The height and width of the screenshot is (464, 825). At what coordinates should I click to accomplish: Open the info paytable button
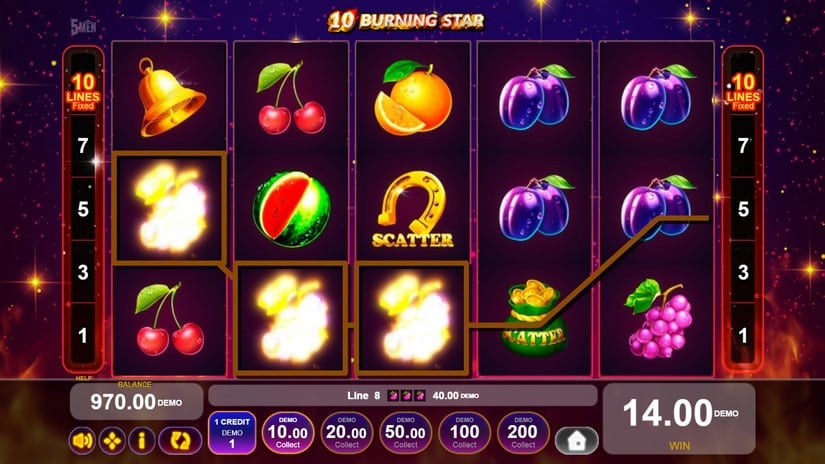(141, 440)
